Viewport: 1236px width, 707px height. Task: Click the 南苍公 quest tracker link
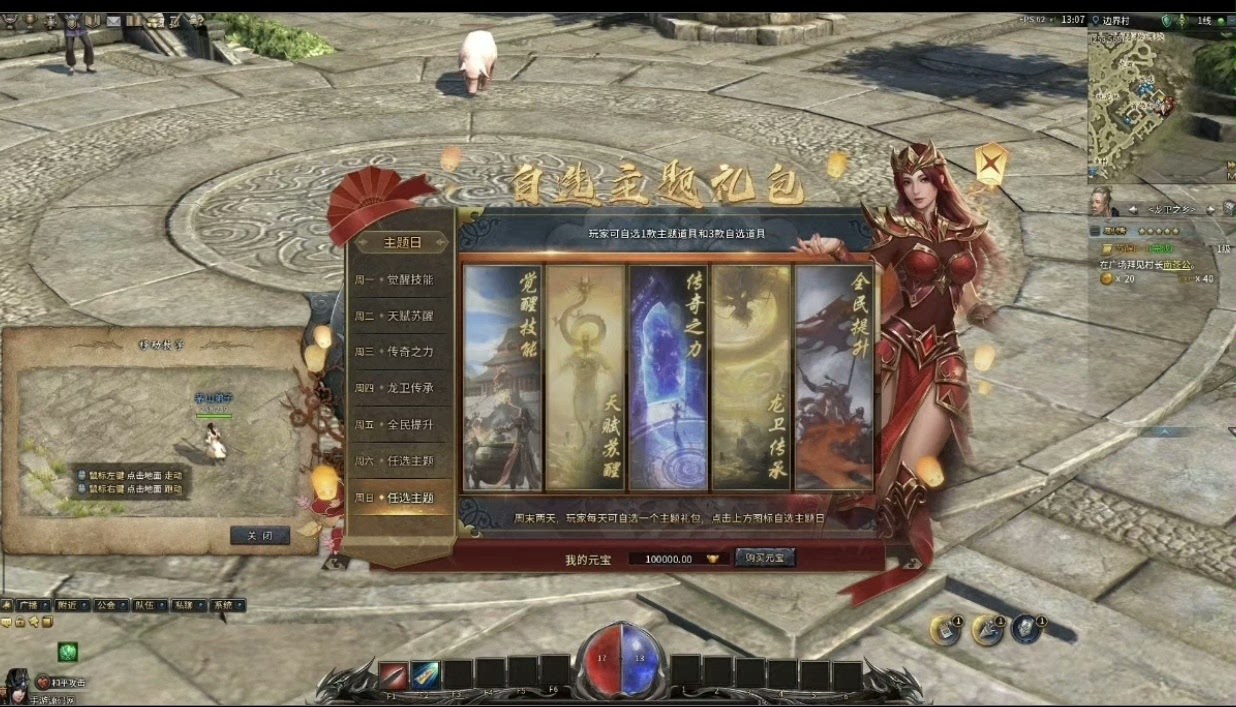click(x=1180, y=265)
